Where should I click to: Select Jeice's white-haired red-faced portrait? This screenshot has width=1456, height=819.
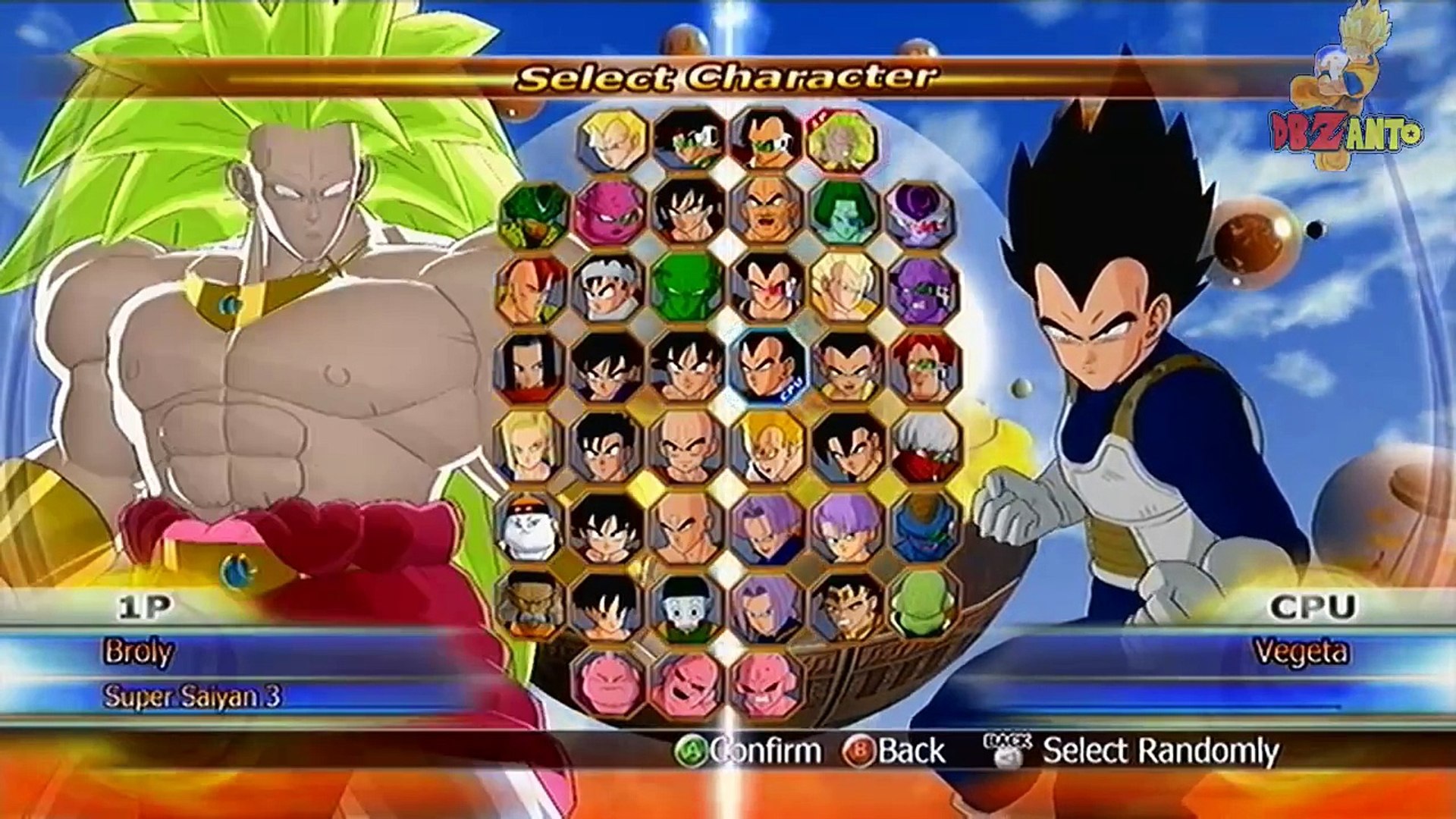pyautogui.click(x=925, y=447)
